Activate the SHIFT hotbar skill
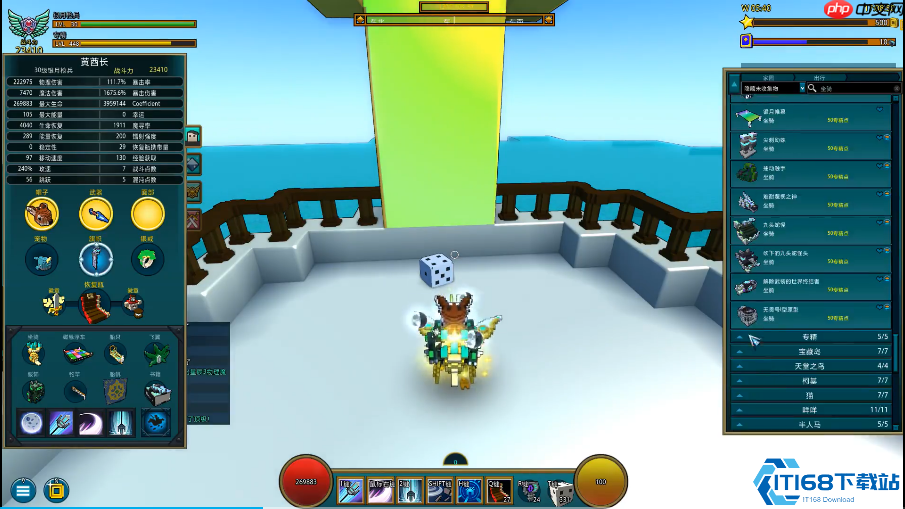 [441, 490]
